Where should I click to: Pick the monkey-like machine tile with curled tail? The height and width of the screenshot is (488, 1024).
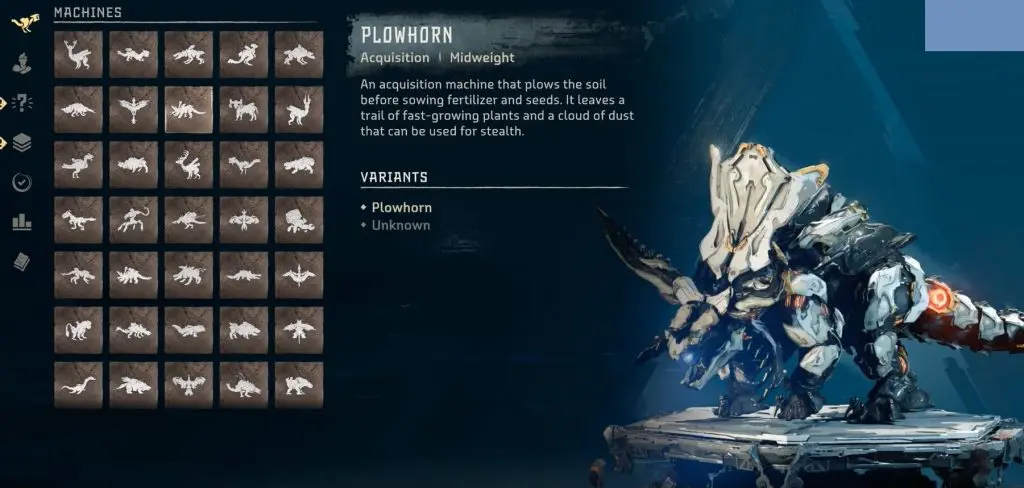[x=133, y=219]
